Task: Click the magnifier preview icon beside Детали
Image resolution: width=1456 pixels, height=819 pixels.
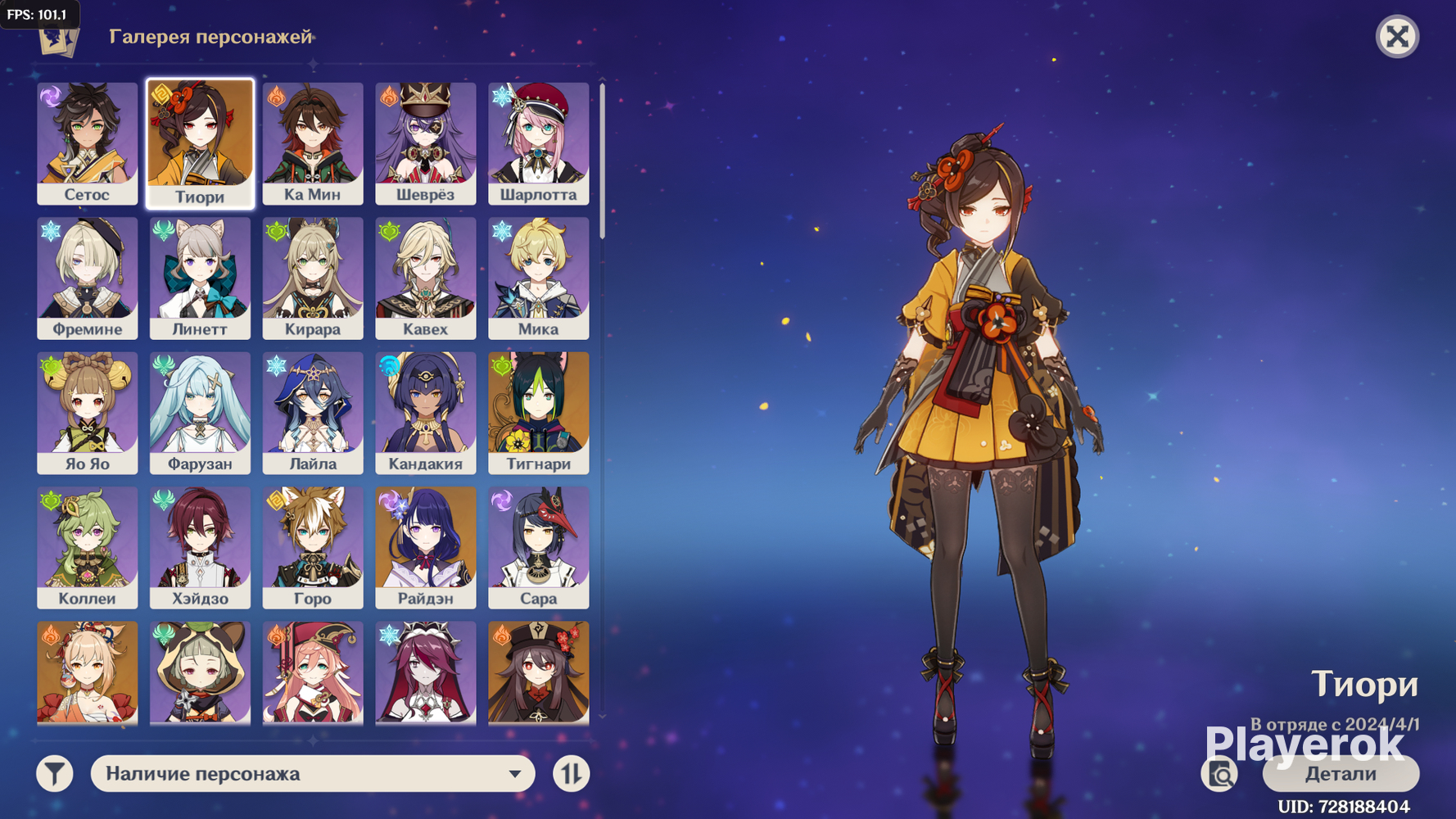Action: [1220, 774]
